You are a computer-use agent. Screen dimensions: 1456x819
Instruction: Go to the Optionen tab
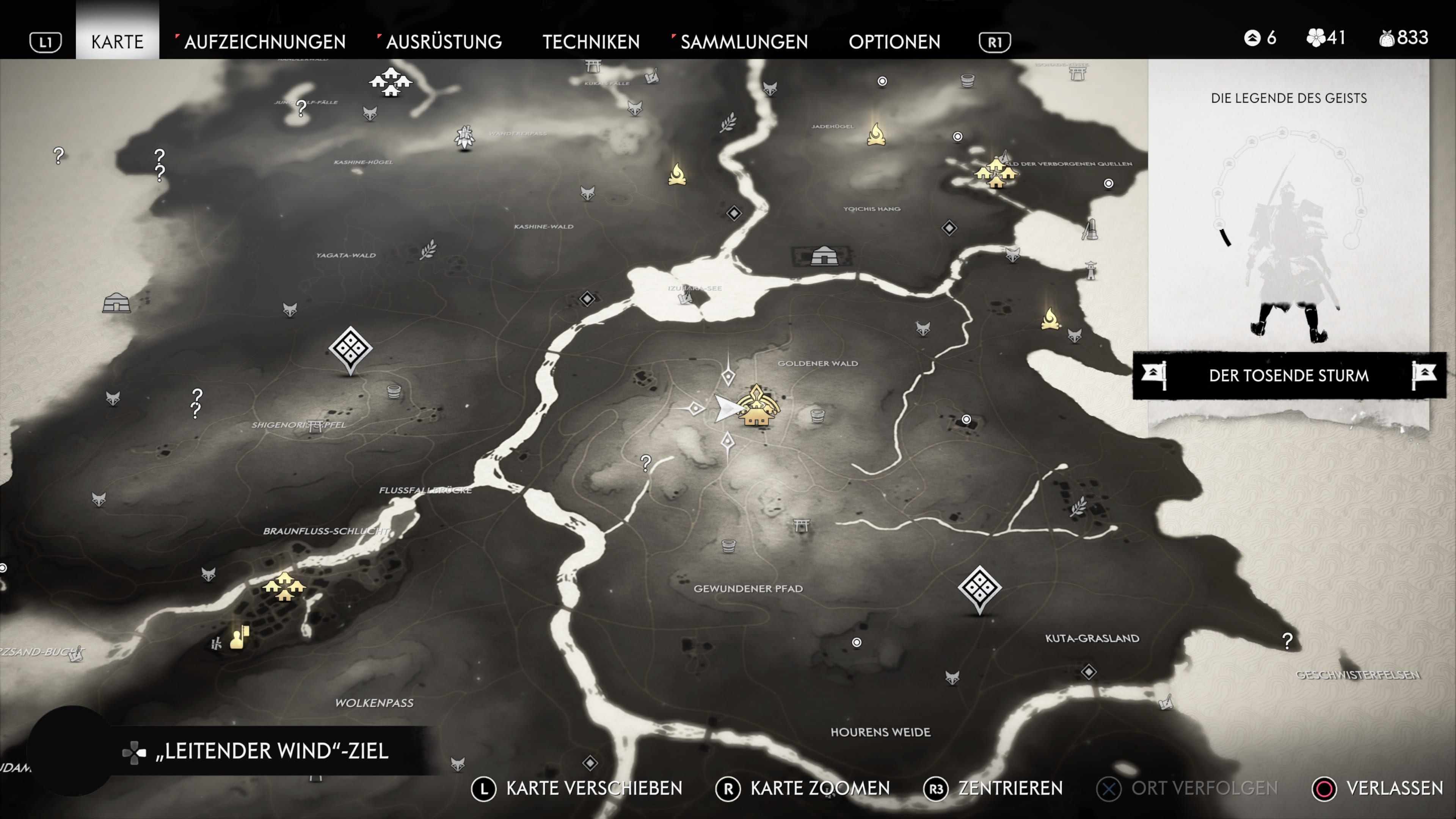click(894, 42)
